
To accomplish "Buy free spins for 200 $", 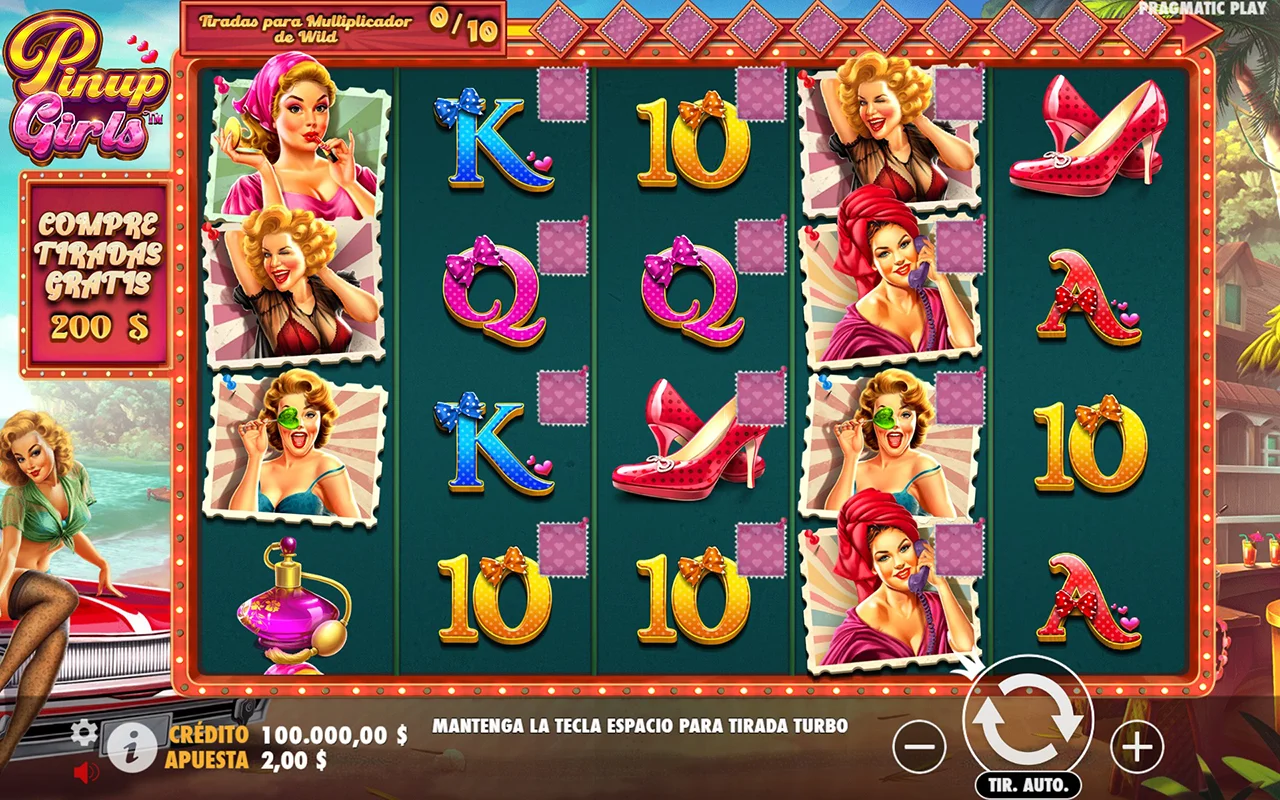I will [x=98, y=273].
